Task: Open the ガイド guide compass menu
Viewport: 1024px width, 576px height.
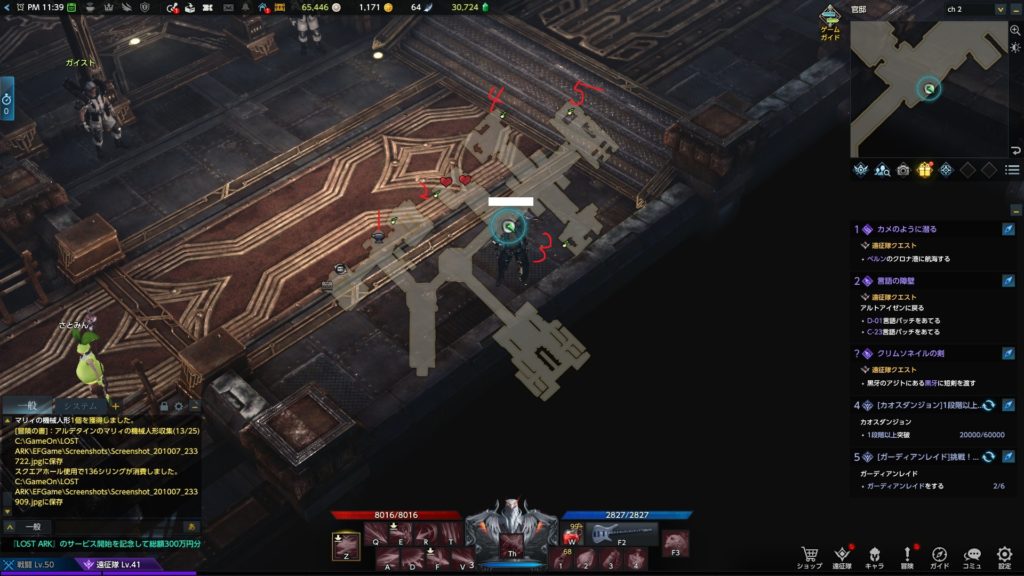Action: 939,555
